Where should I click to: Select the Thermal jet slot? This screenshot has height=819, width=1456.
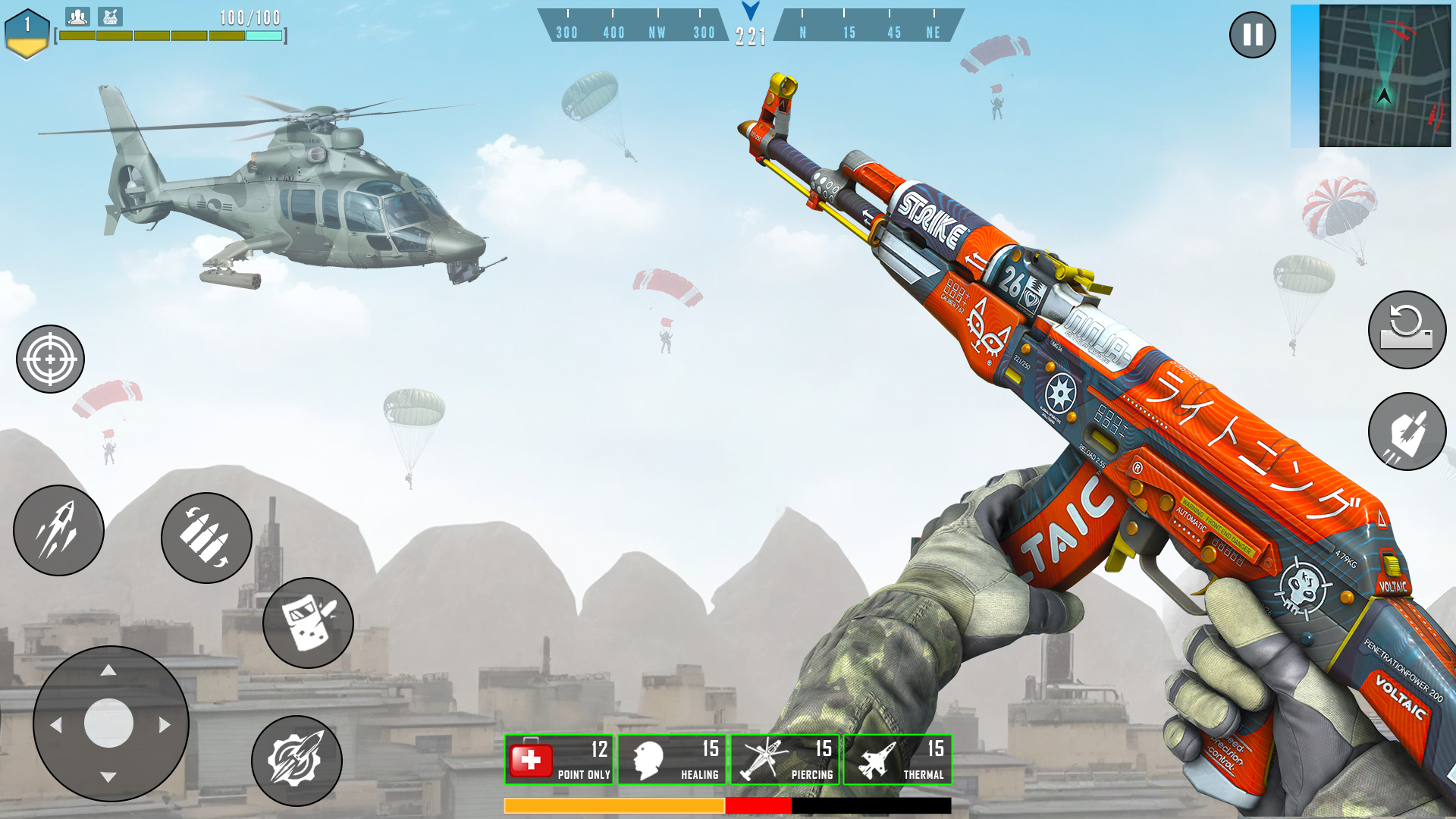[x=898, y=759]
